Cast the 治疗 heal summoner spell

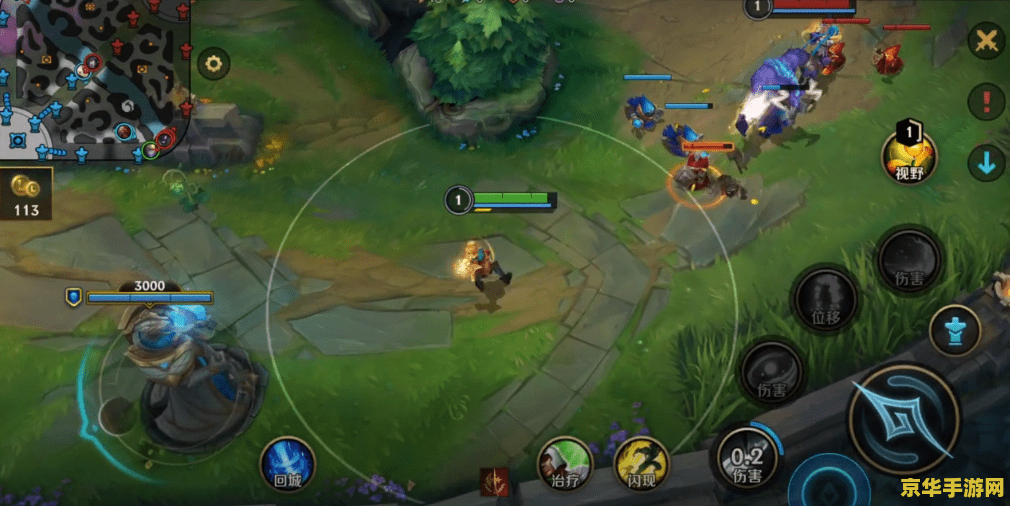pos(565,464)
